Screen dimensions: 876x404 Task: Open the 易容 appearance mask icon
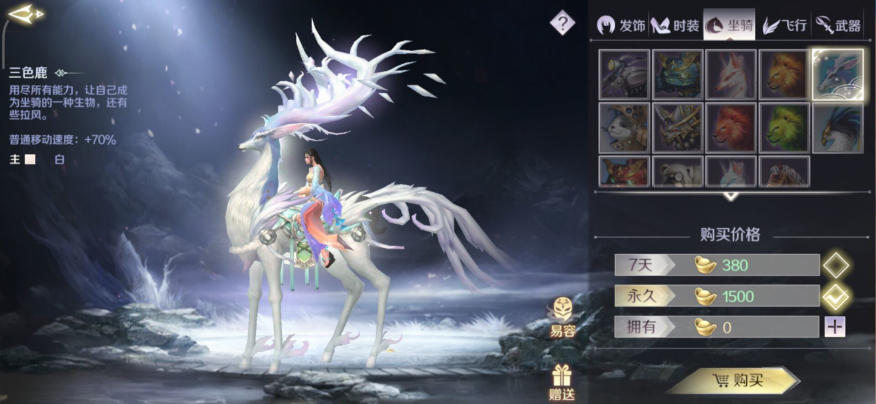(562, 316)
